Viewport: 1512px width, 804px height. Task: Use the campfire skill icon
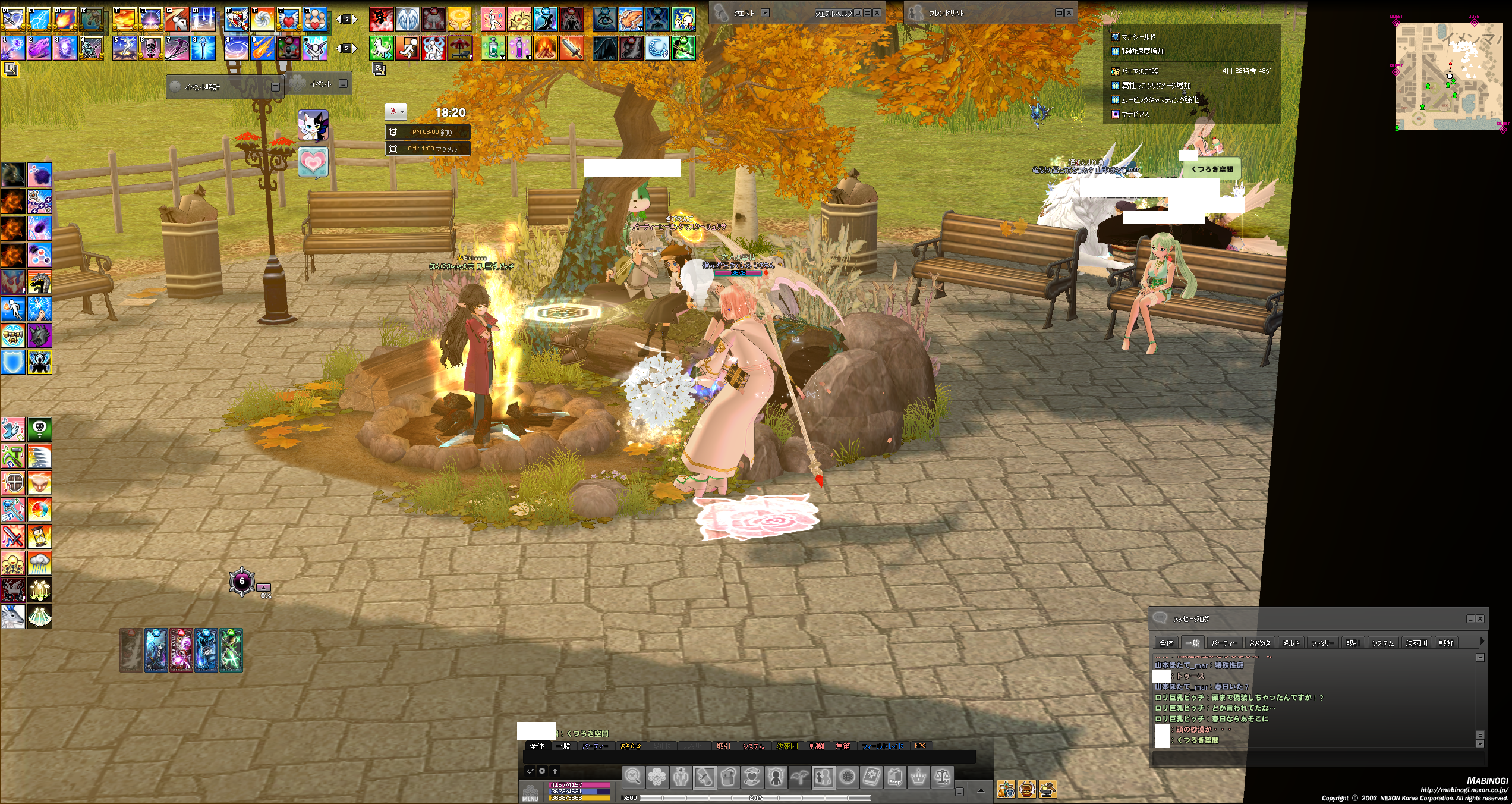pyautogui.click(x=545, y=48)
